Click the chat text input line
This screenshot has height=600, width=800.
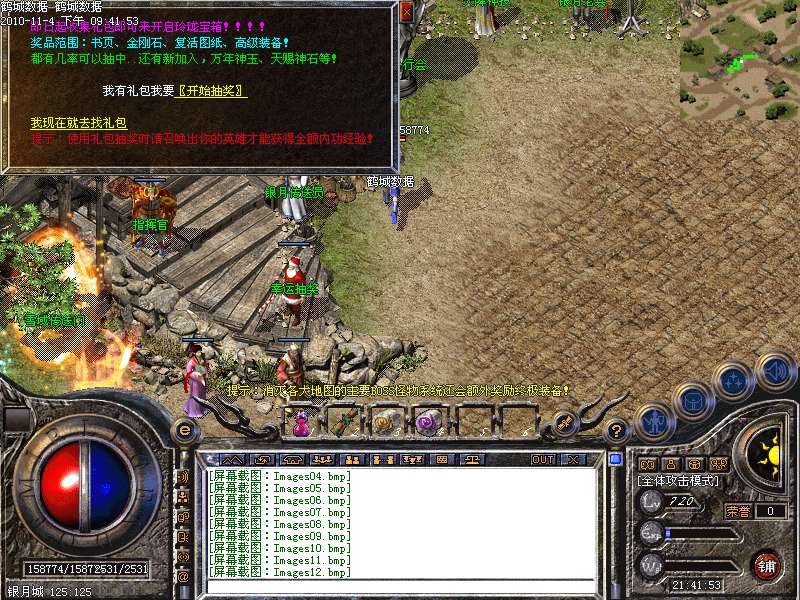click(400, 584)
